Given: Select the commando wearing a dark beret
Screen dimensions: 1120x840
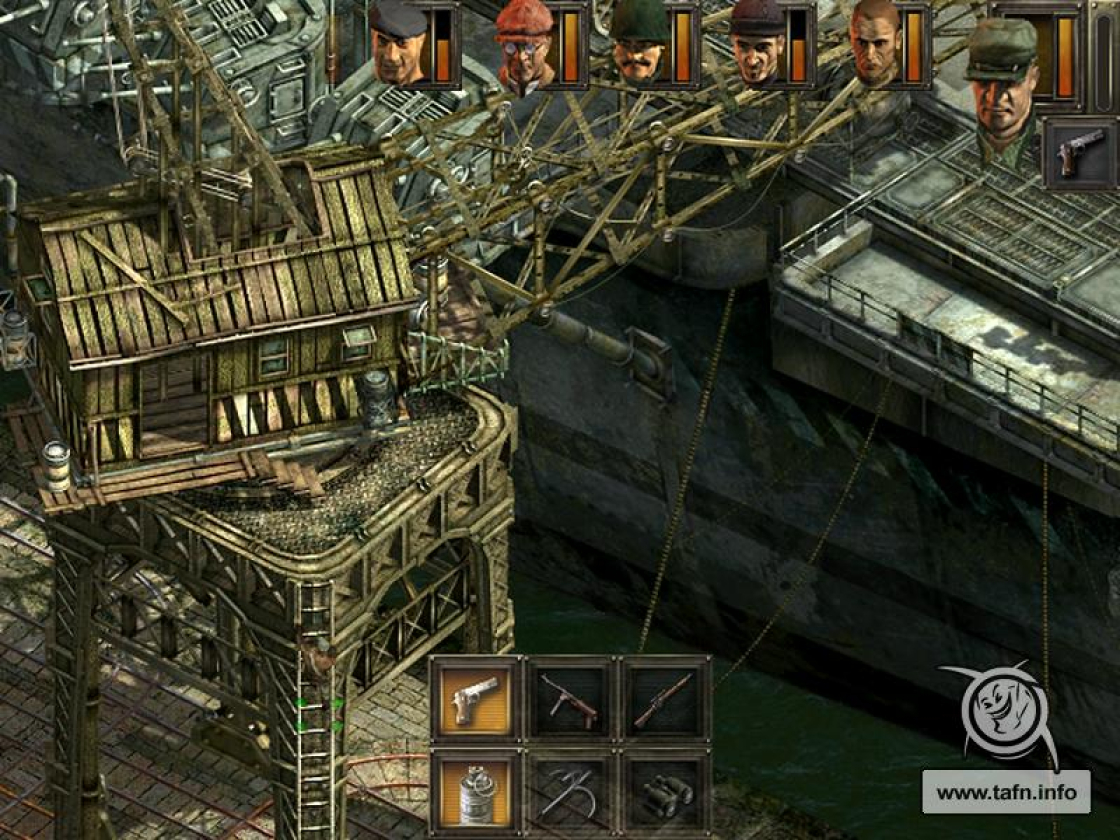Looking at the screenshot, I should point(399,45).
